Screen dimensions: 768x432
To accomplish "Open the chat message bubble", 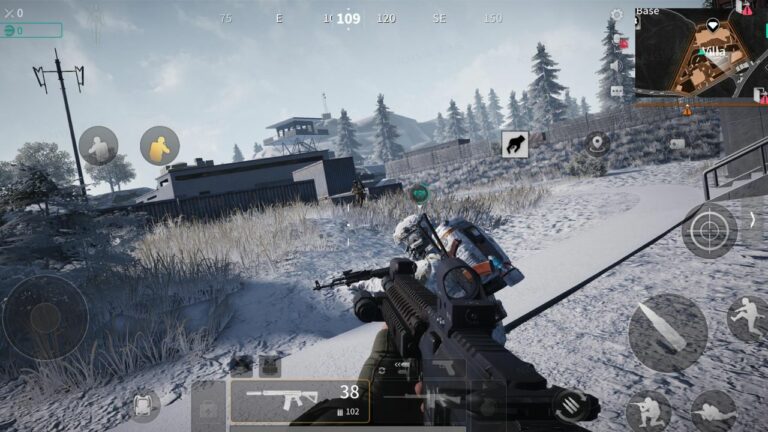I will tap(616, 91).
